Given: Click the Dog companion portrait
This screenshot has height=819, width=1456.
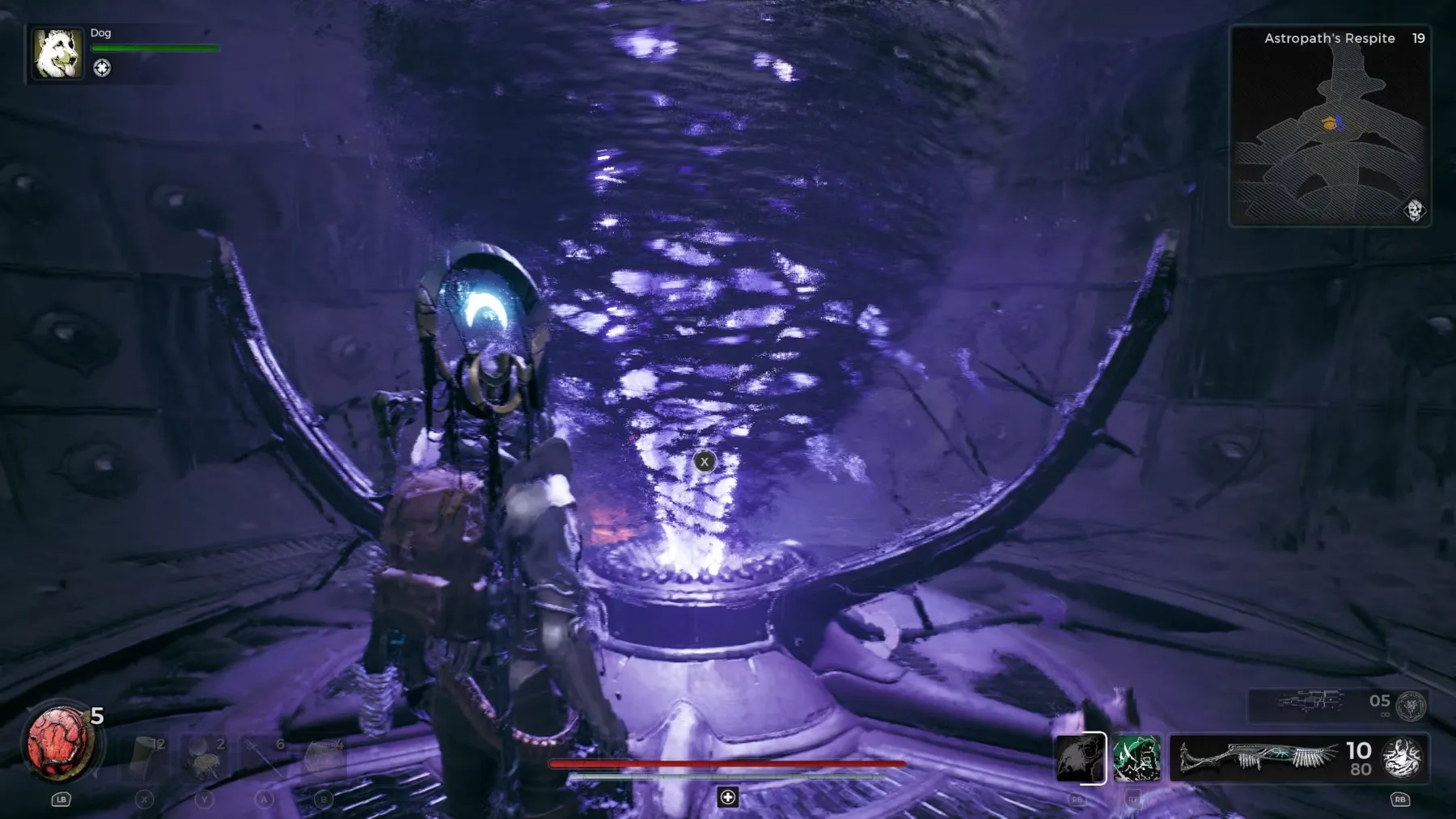Looking at the screenshot, I should (x=57, y=53).
